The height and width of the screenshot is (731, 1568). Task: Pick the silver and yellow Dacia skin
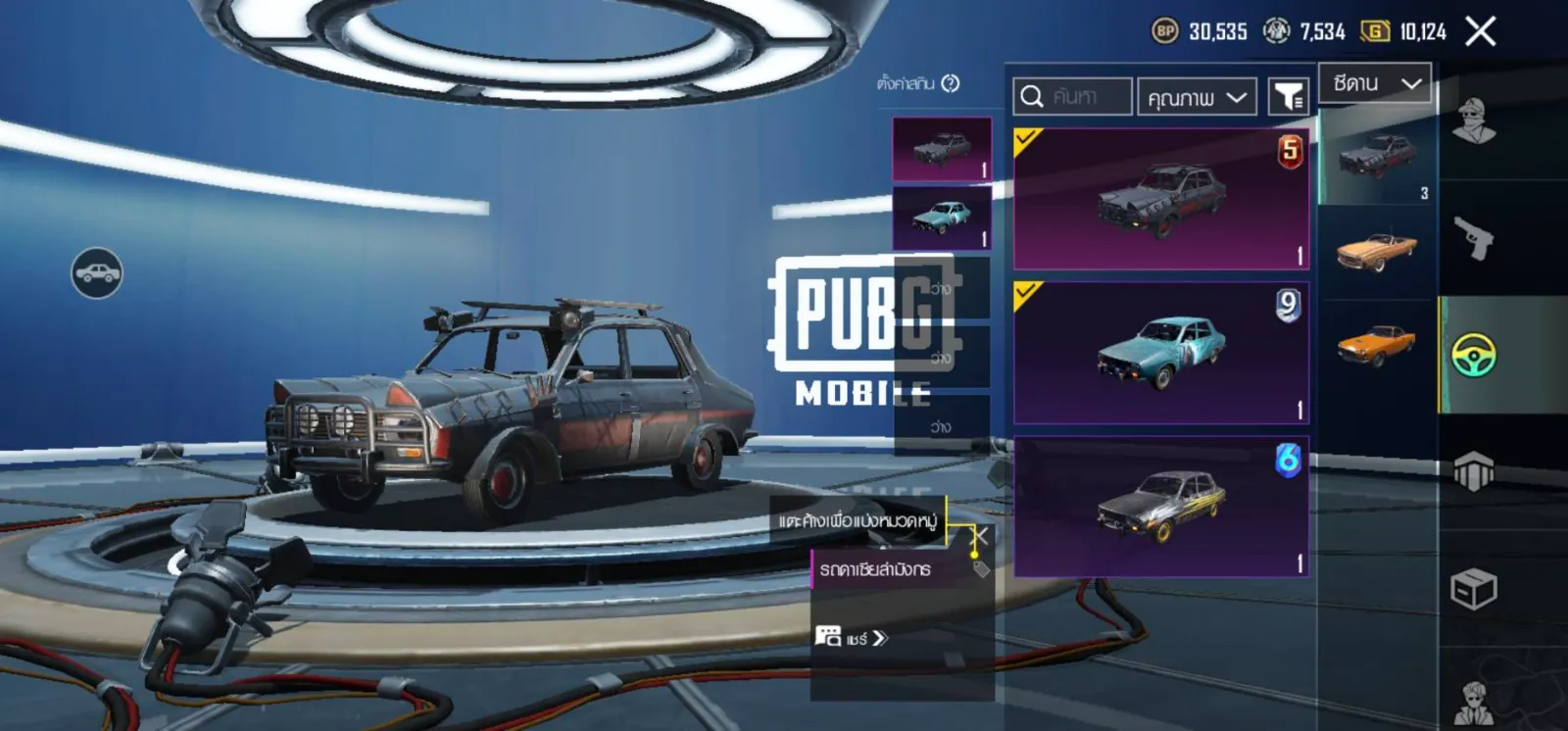1161,507
